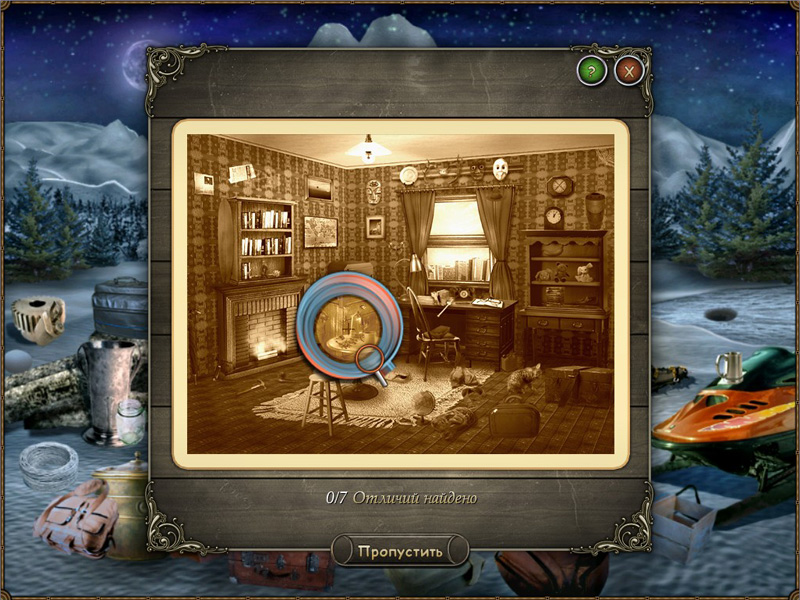Image resolution: width=800 pixels, height=600 pixels.
Task: Click the Пропустить skip button
Action: tap(400, 550)
